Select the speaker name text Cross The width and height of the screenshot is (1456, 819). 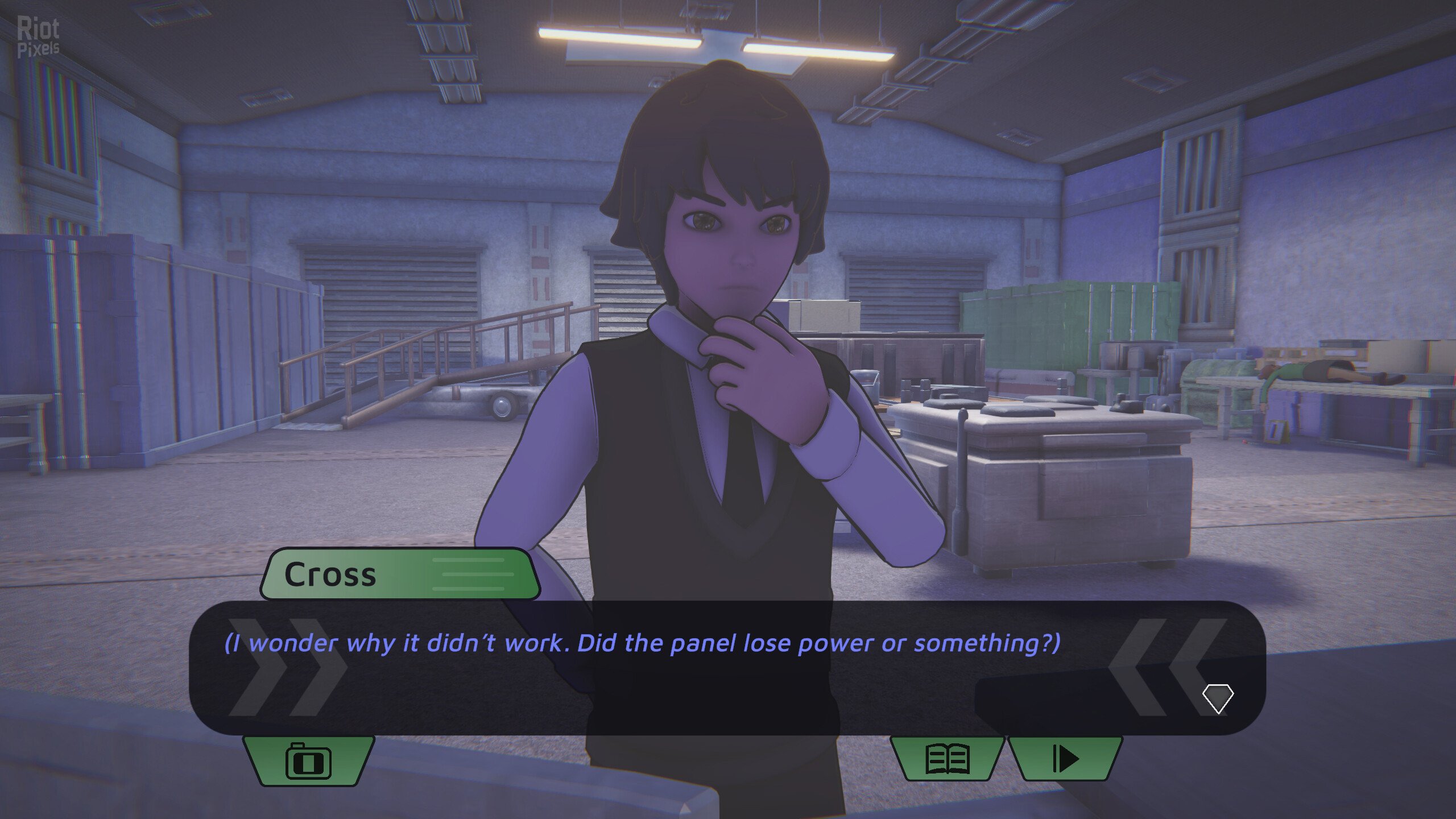[x=330, y=574]
